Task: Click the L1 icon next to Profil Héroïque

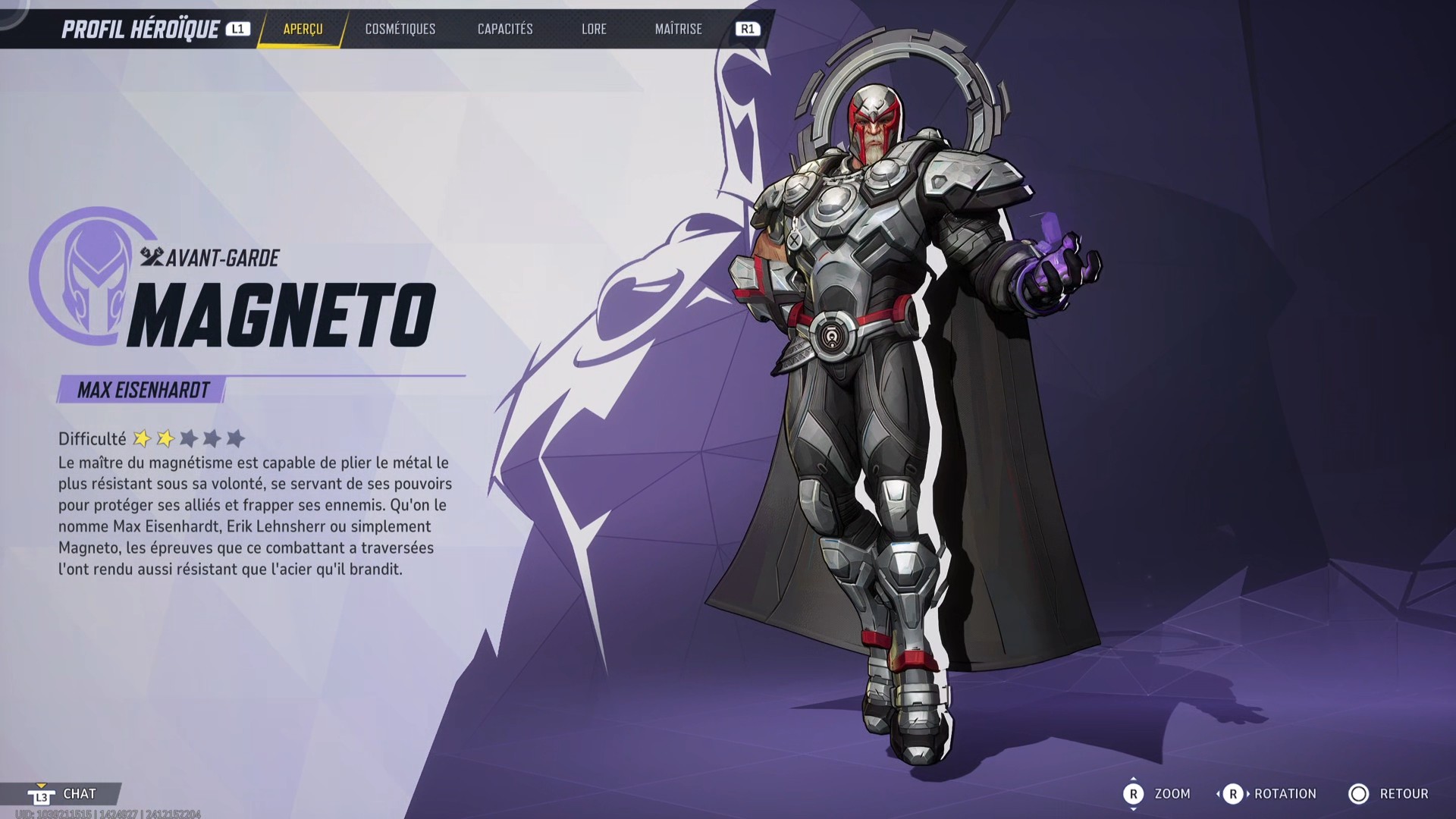Action: point(238,30)
